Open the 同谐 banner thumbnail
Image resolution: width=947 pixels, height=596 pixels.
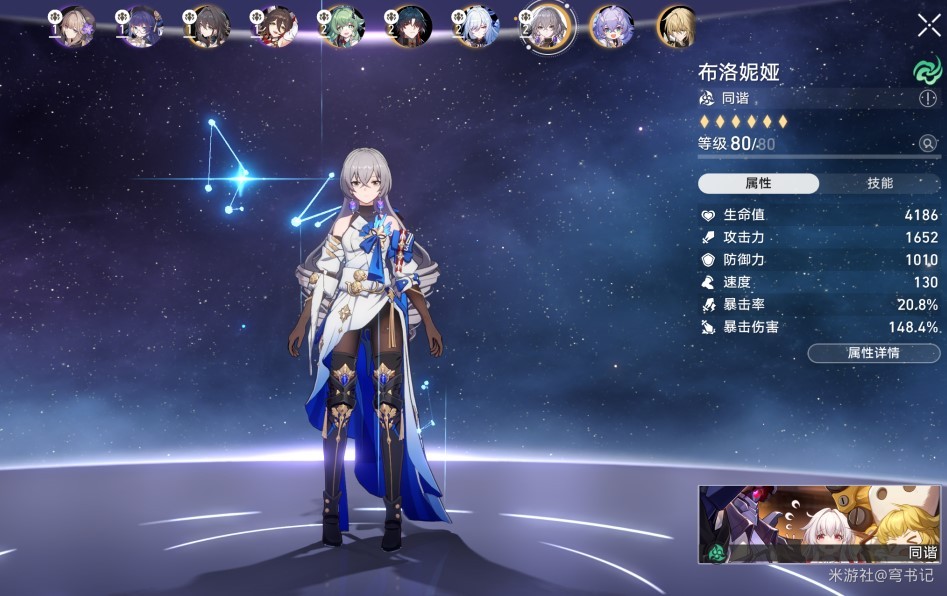pos(819,525)
